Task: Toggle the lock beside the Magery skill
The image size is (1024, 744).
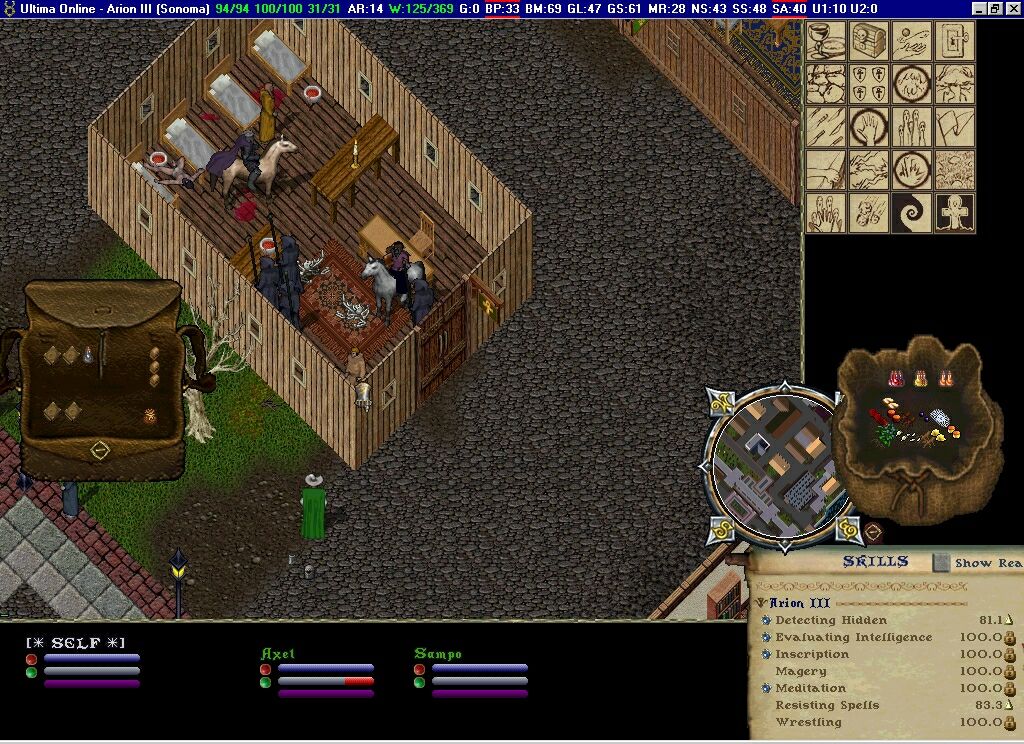Action: [x=1010, y=672]
